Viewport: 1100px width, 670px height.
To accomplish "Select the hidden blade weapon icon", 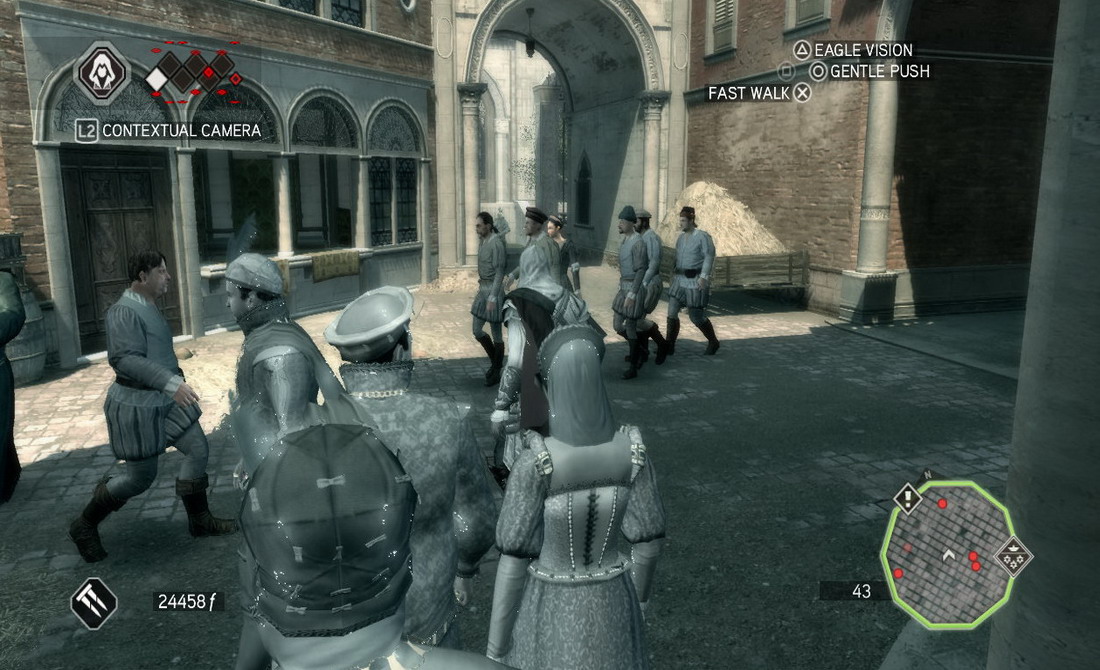I will (x=93, y=604).
